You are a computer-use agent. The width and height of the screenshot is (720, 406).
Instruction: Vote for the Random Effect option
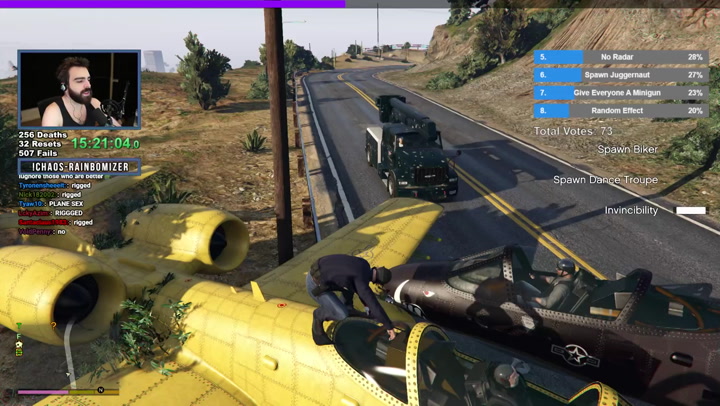click(x=621, y=111)
